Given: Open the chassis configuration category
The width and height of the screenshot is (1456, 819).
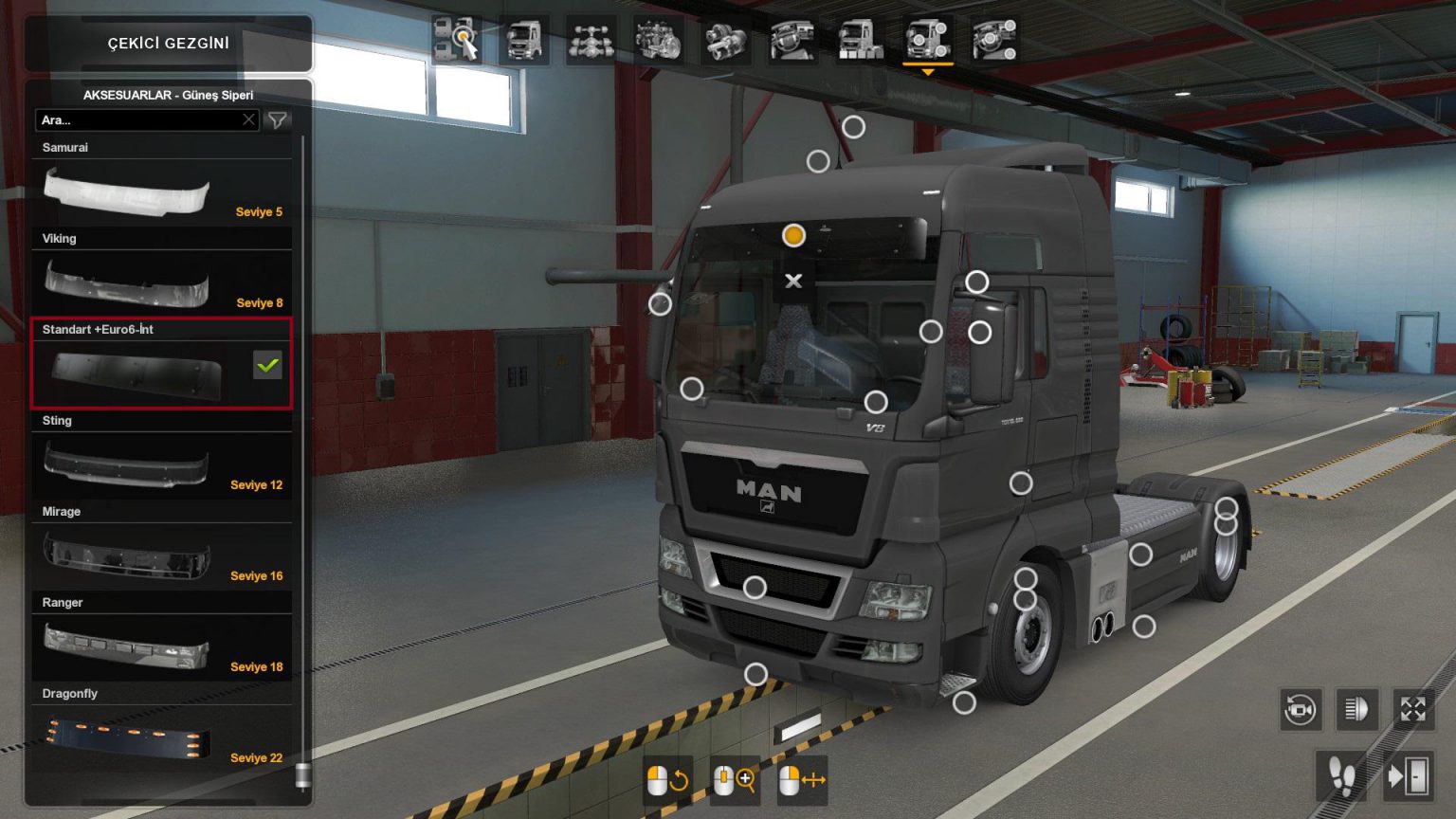Looking at the screenshot, I should pos(592,40).
